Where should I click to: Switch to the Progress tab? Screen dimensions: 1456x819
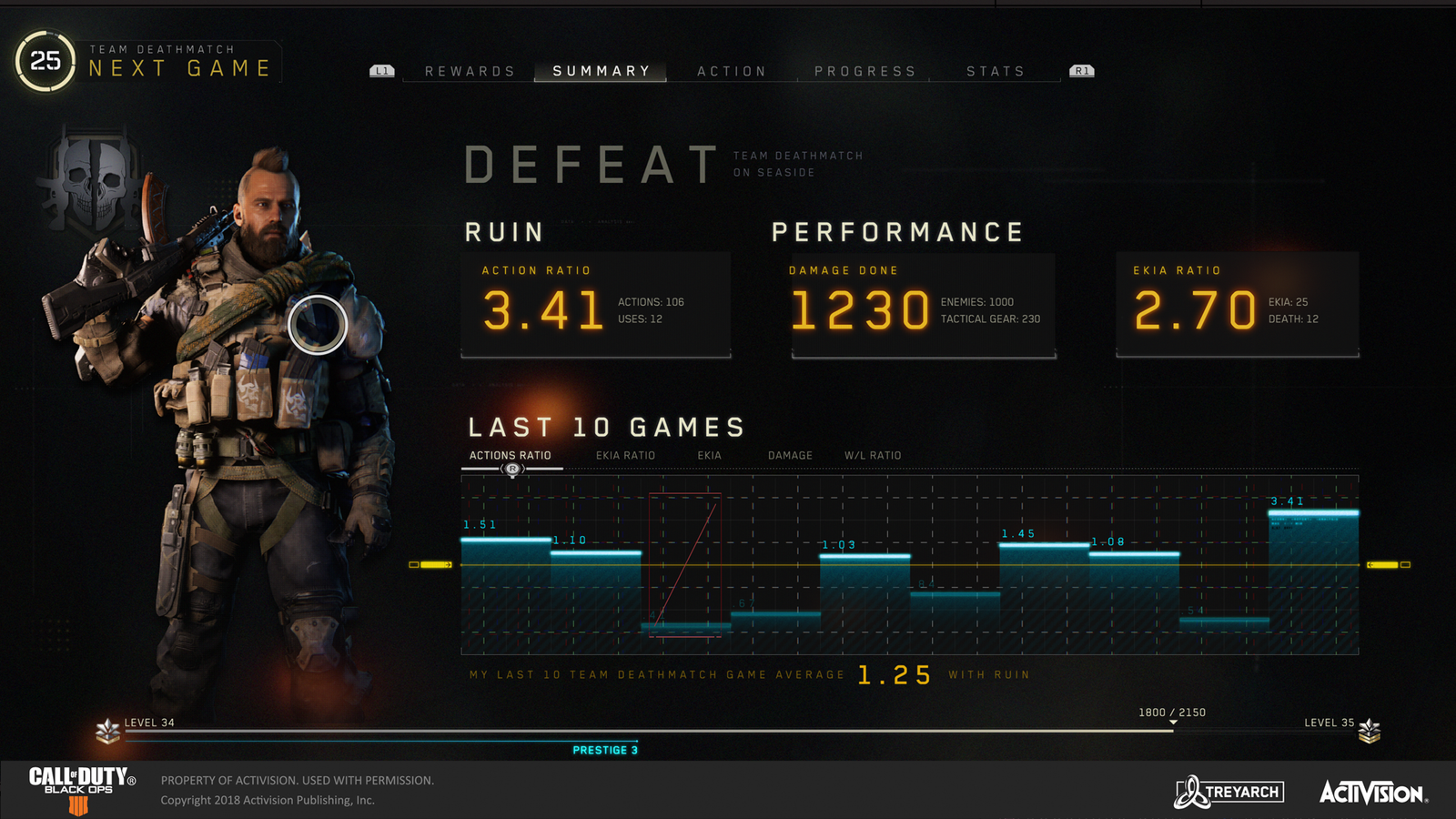(x=865, y=70)
